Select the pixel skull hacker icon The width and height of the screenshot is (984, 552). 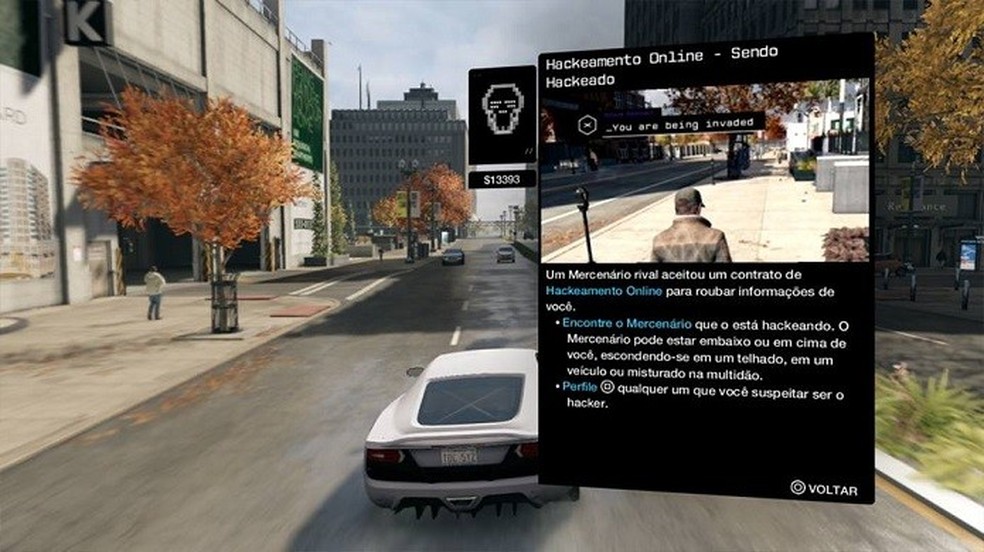tap(502, 109)
